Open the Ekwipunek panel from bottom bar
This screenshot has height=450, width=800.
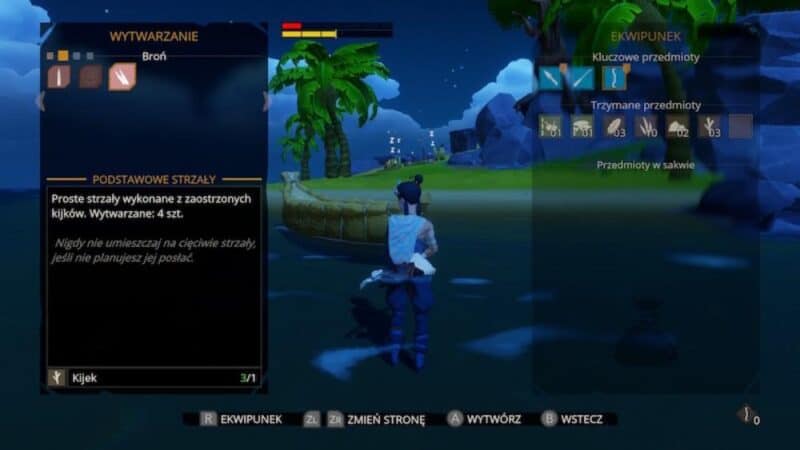pyautogui.click(x=243, y=419)
